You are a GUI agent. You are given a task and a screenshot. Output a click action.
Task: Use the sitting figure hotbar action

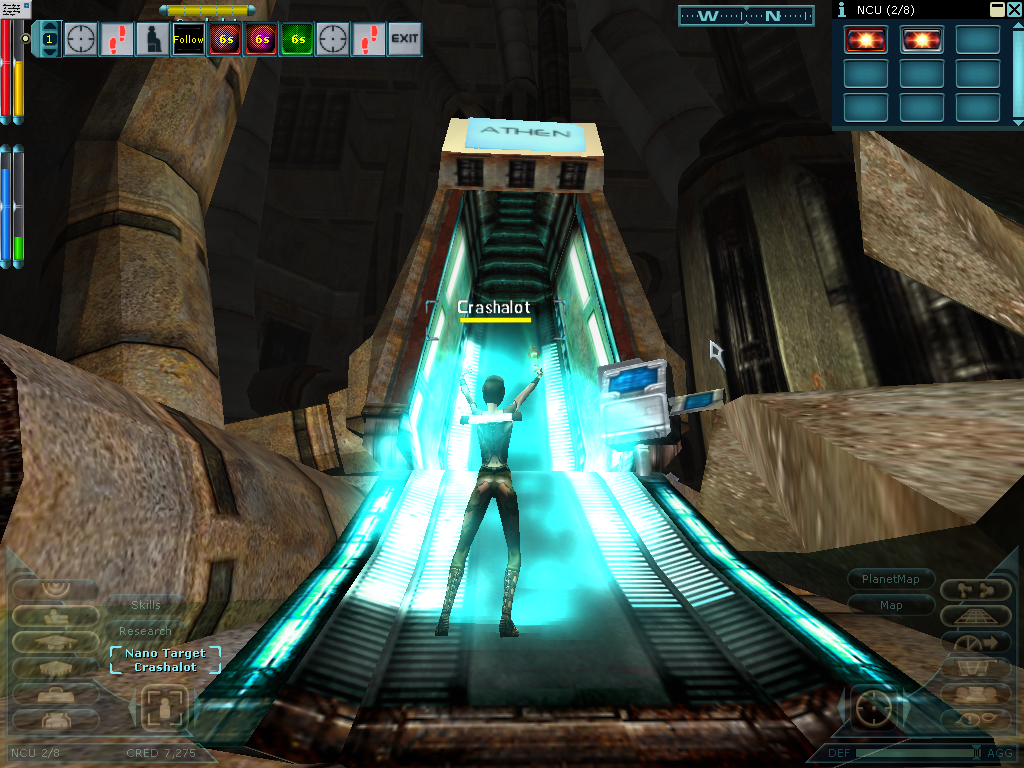[x=152, y=40]
